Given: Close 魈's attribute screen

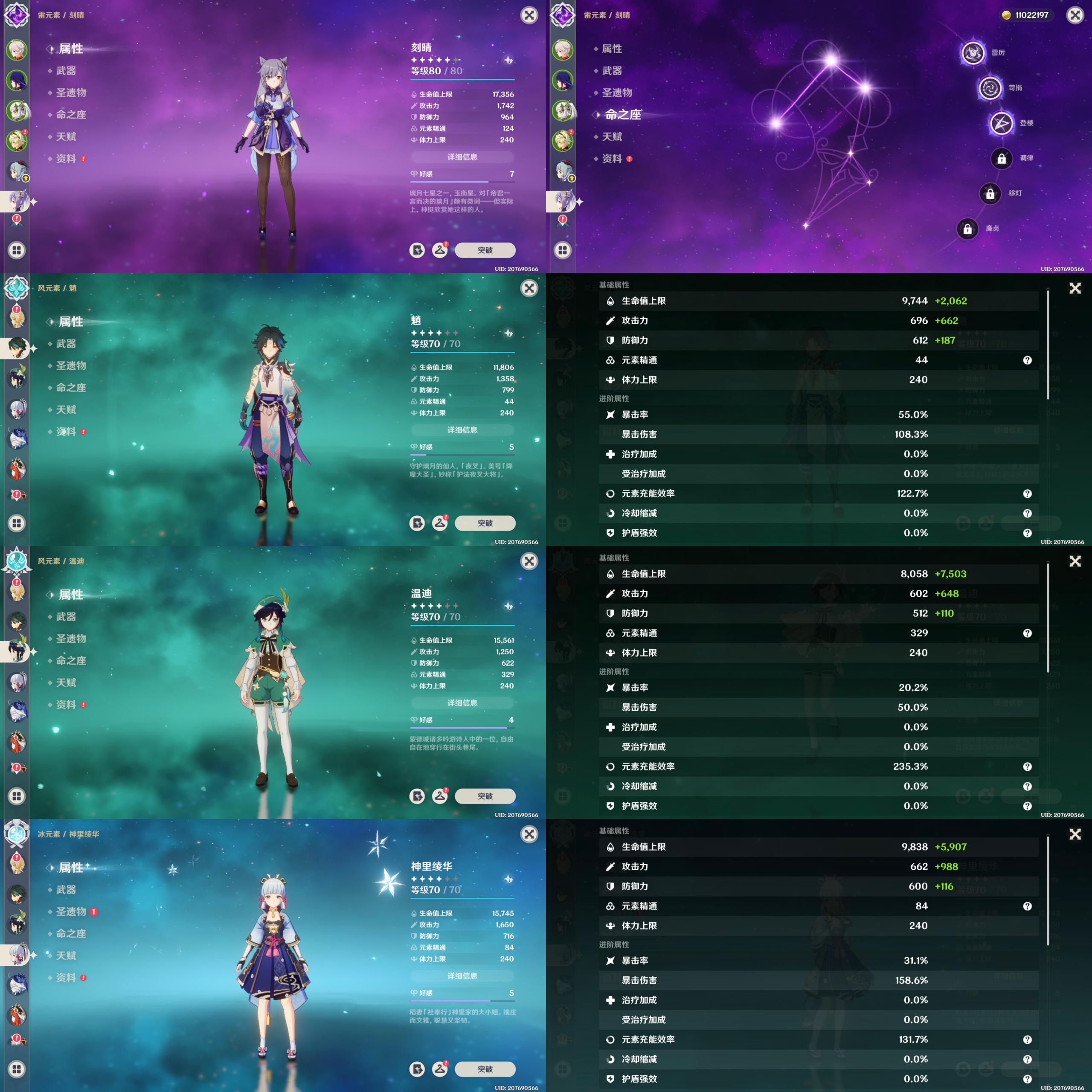Looking at the screenshot, I should click(529, 288).
